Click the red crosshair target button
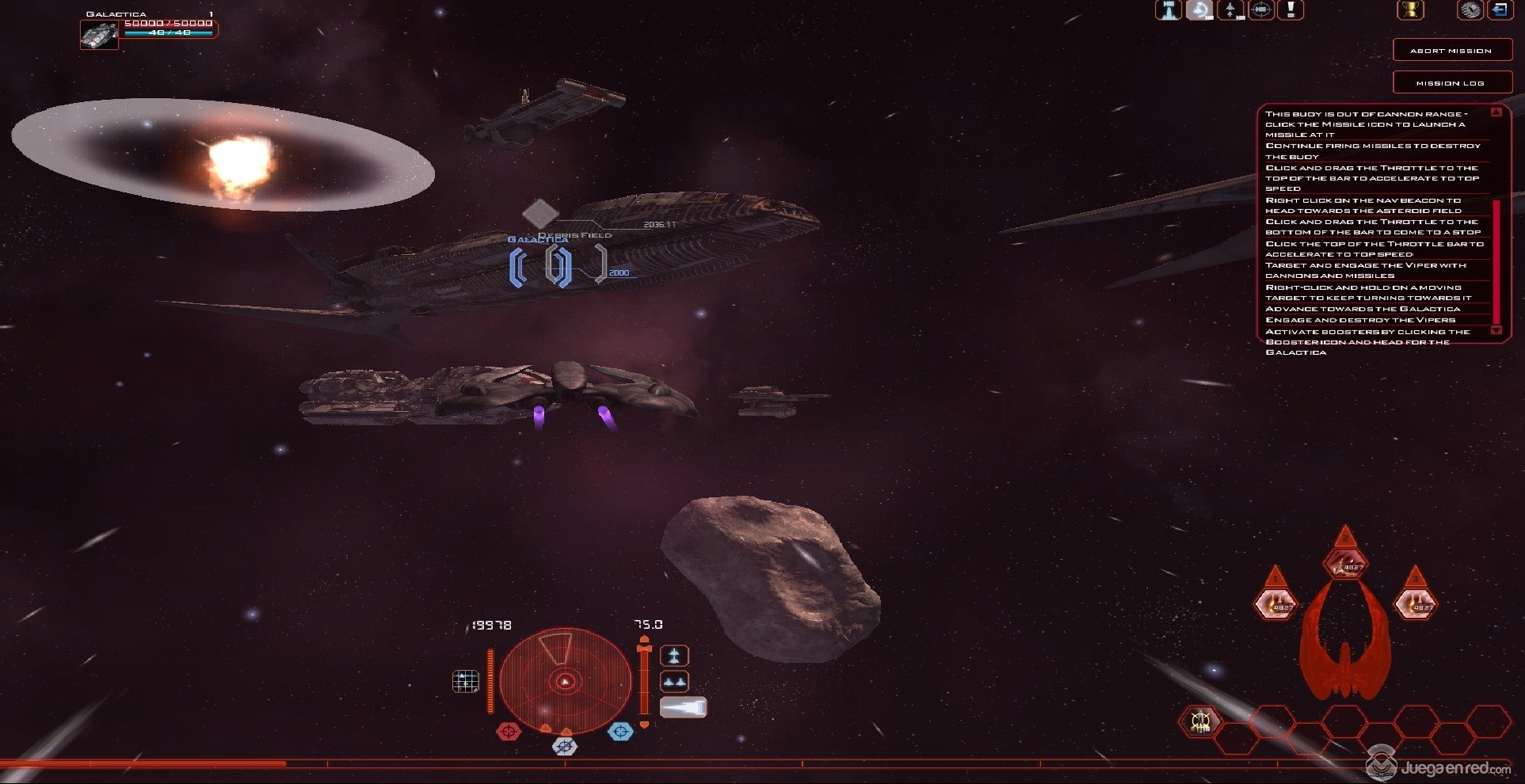 509,732
